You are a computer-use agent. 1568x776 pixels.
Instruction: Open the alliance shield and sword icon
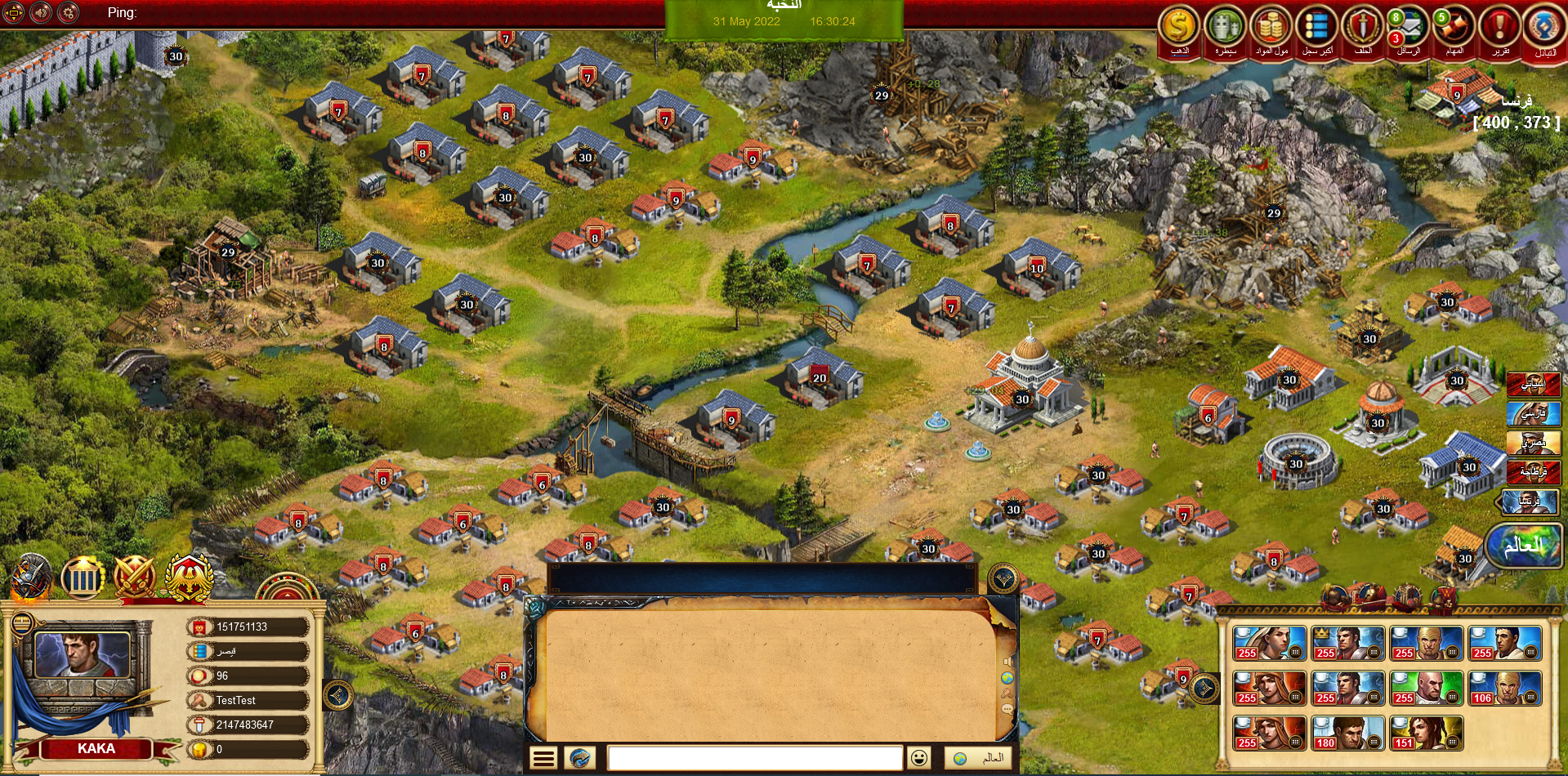pyautogui.click(x=1362, y=27)
